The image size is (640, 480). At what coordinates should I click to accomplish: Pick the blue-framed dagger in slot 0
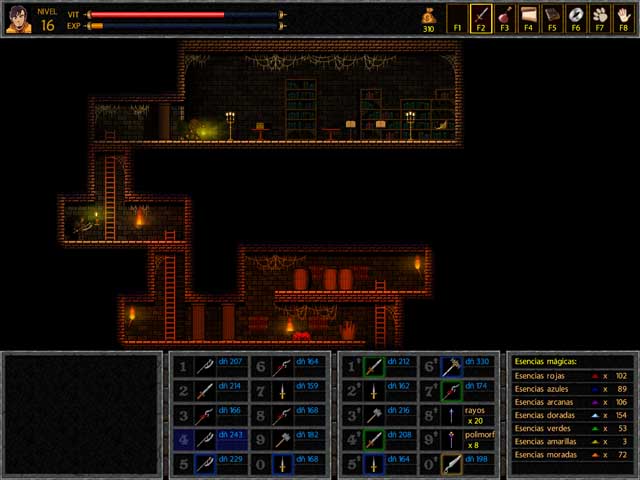283,464
